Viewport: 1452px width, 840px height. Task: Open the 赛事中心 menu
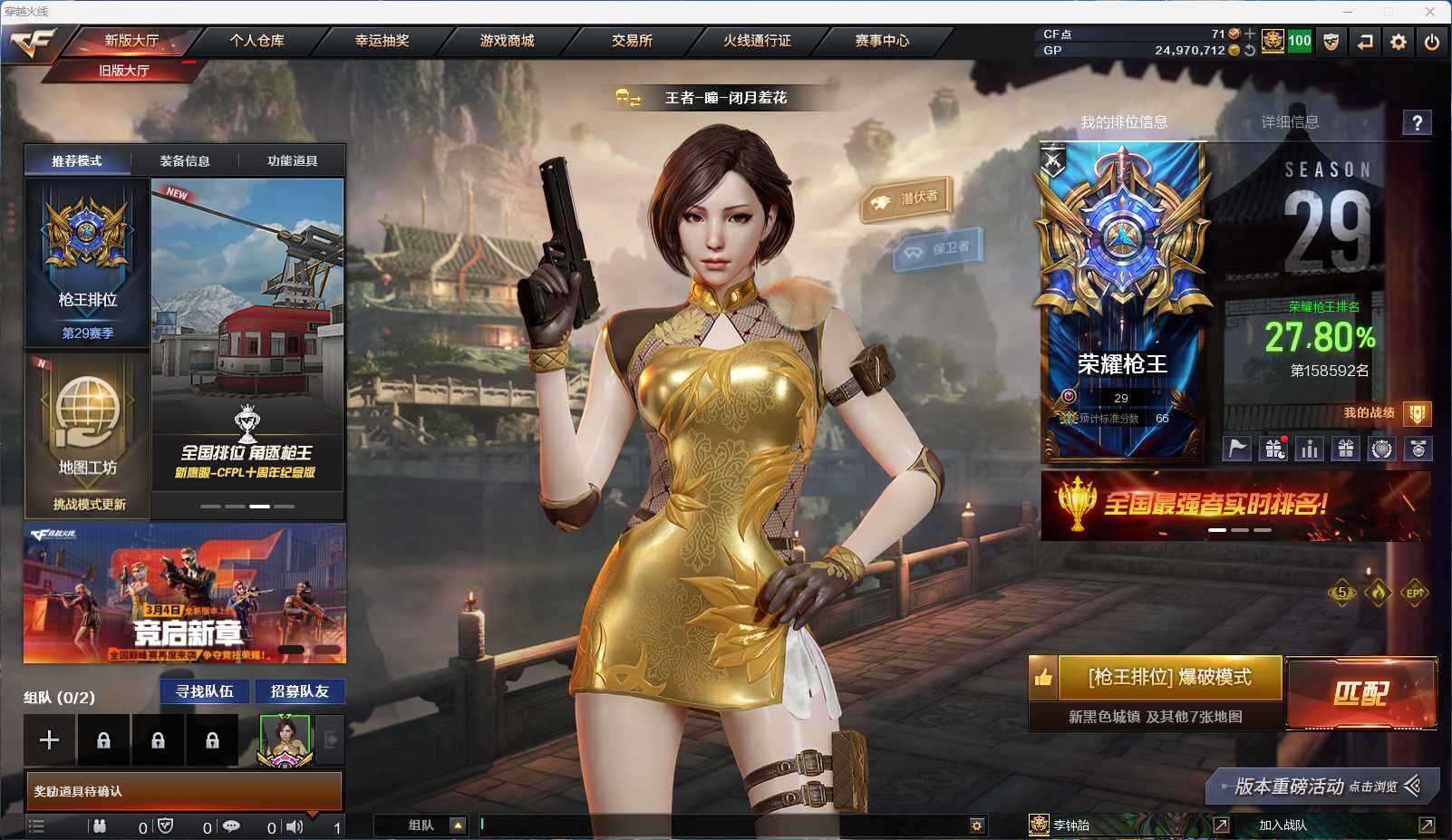tap(882, 41)
